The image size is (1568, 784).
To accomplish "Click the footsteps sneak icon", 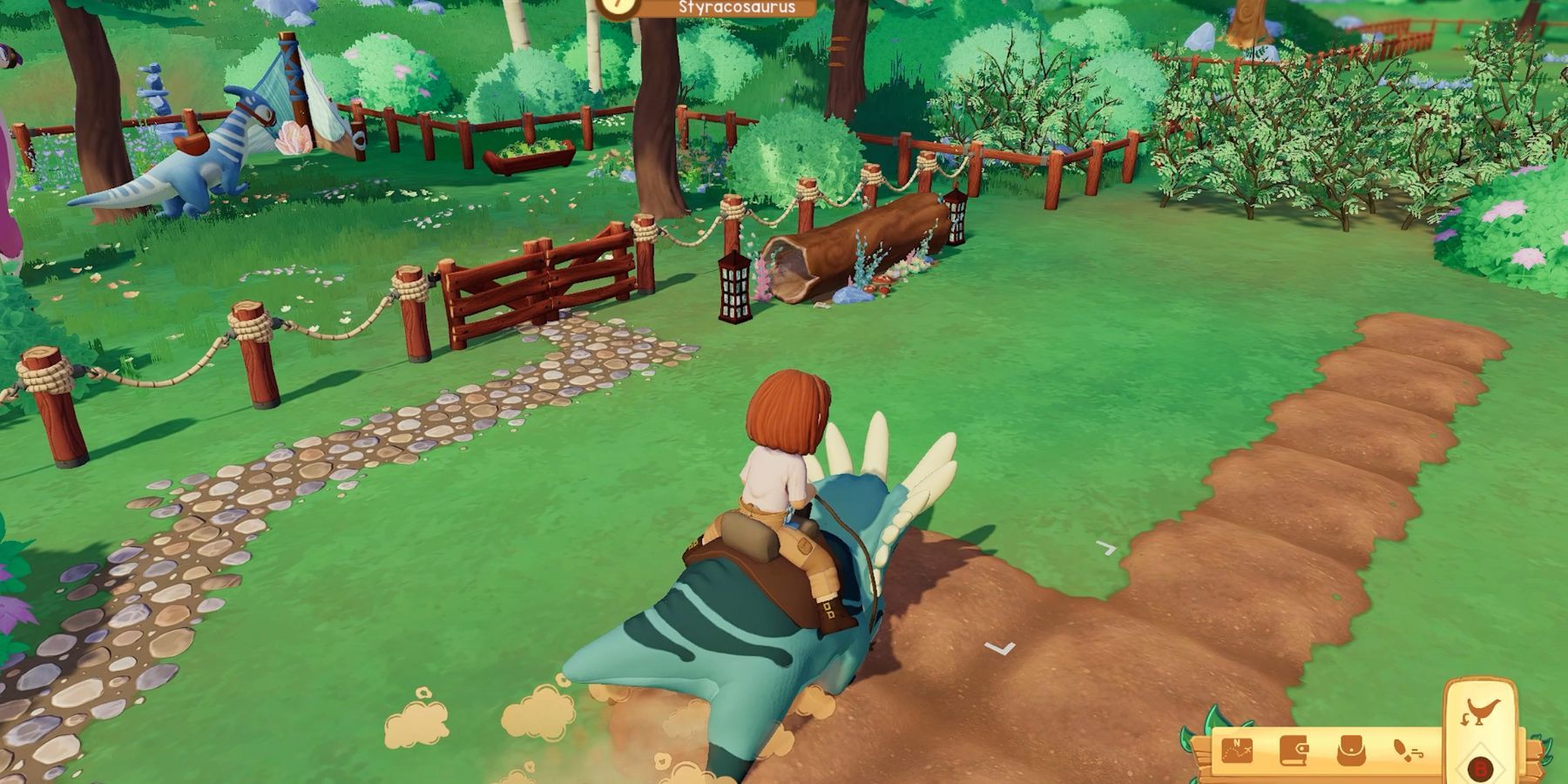I will [x=1406, y=751].
